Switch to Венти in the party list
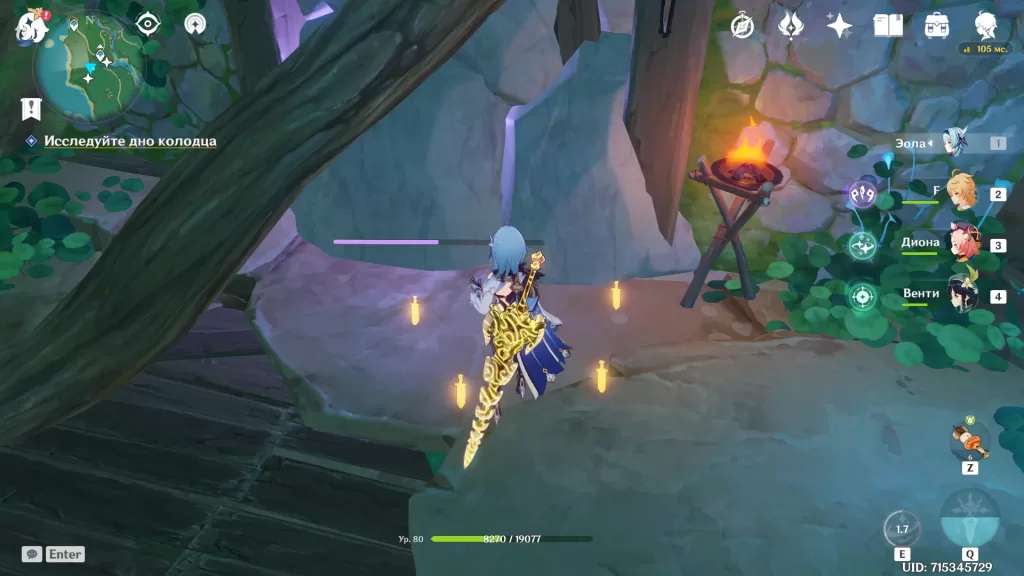Viewport: 1024px width, 576px height. (962, 294)
